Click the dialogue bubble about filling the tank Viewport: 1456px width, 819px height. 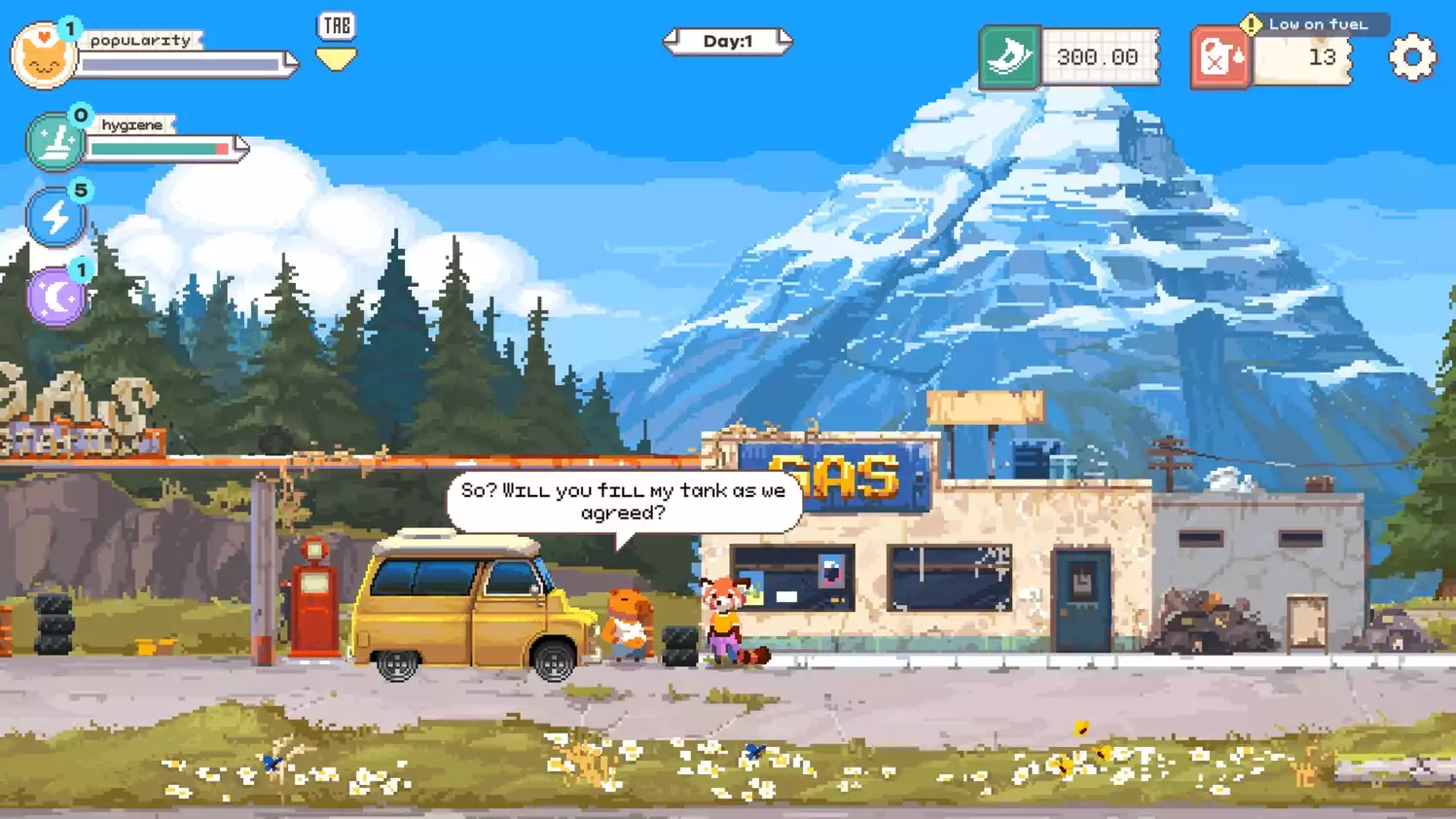tap(621, 501)
